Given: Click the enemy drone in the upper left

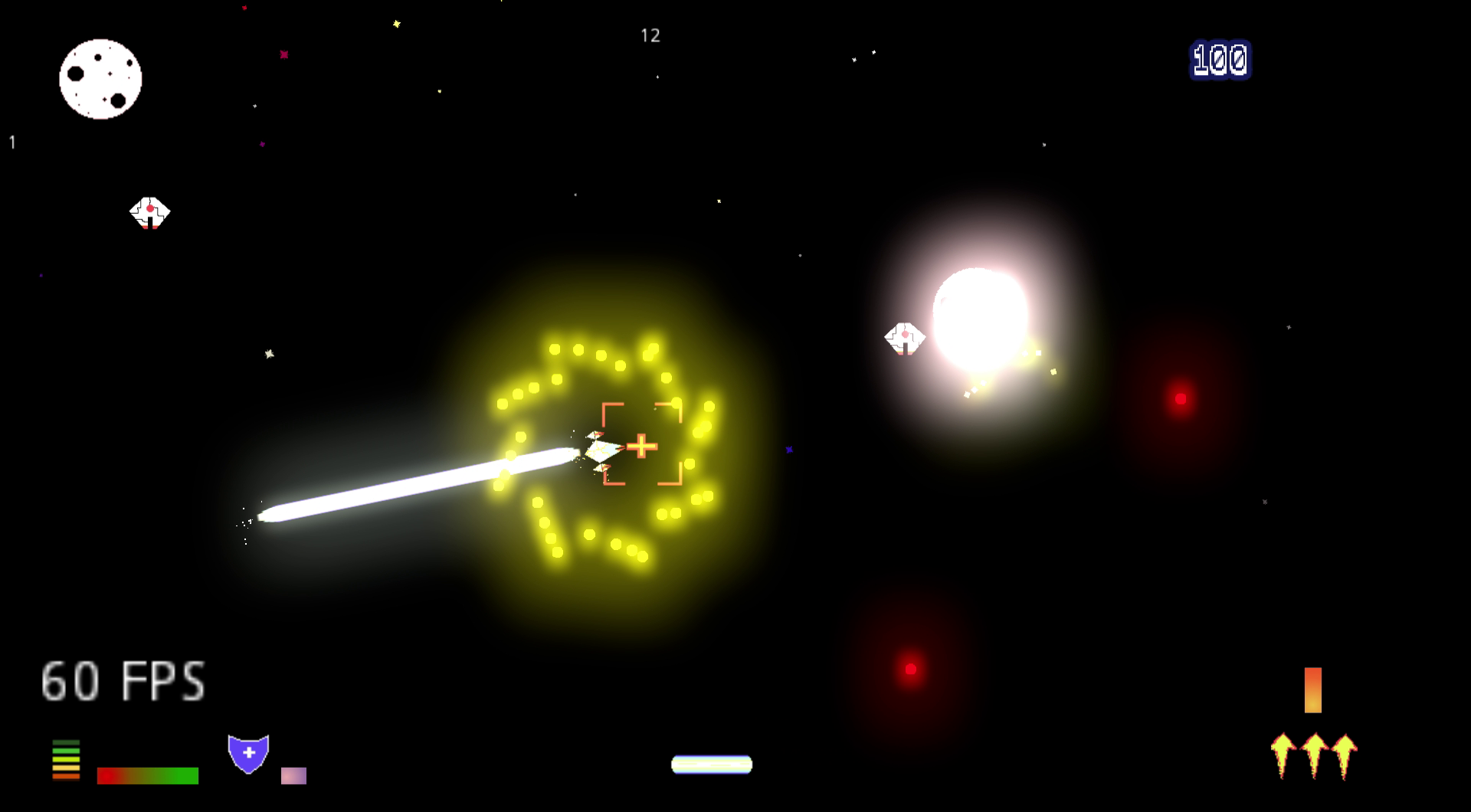Looking at the screenshot, I should coord(150,213).
